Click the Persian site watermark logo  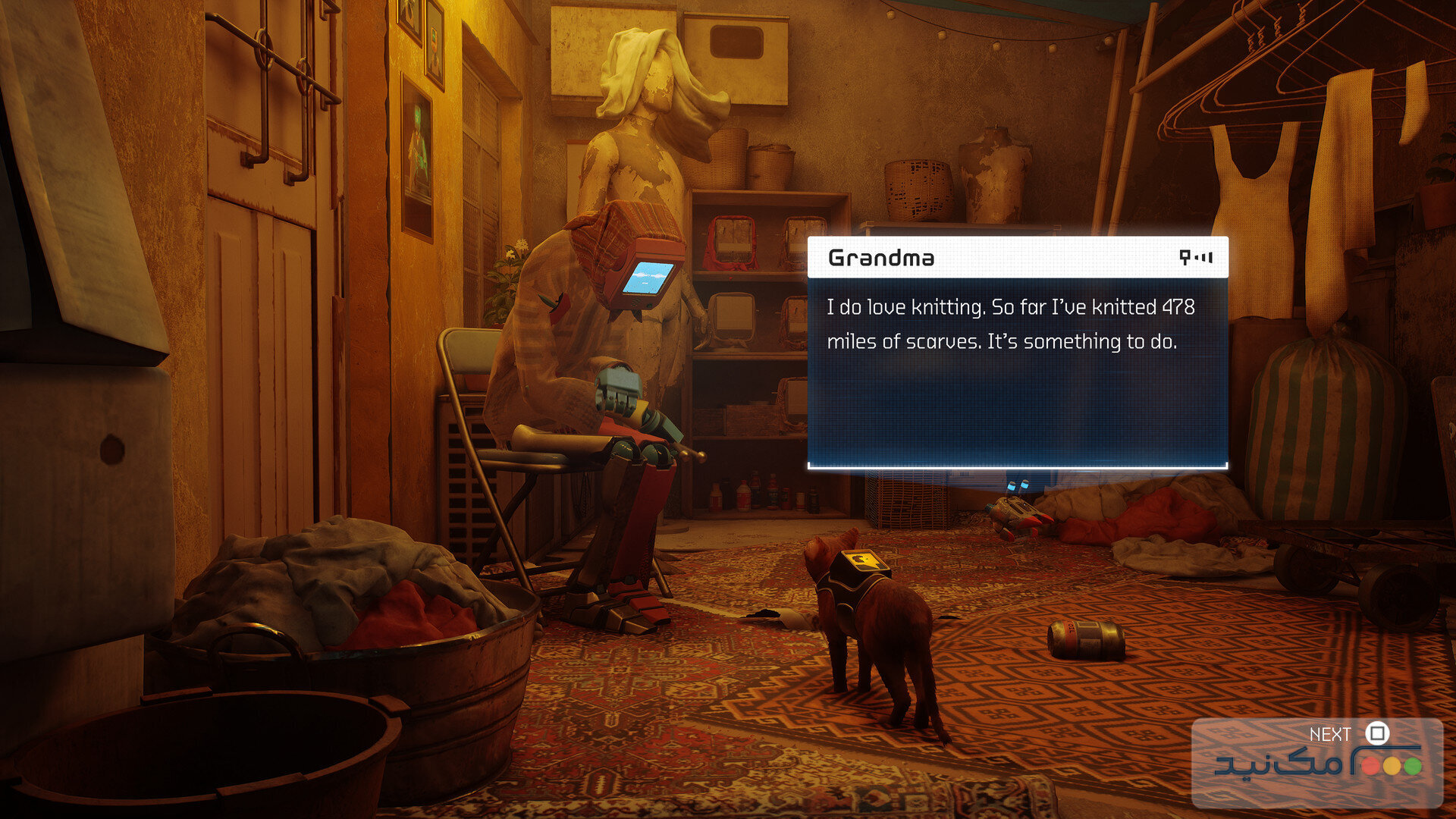(x=1318, y=764)
